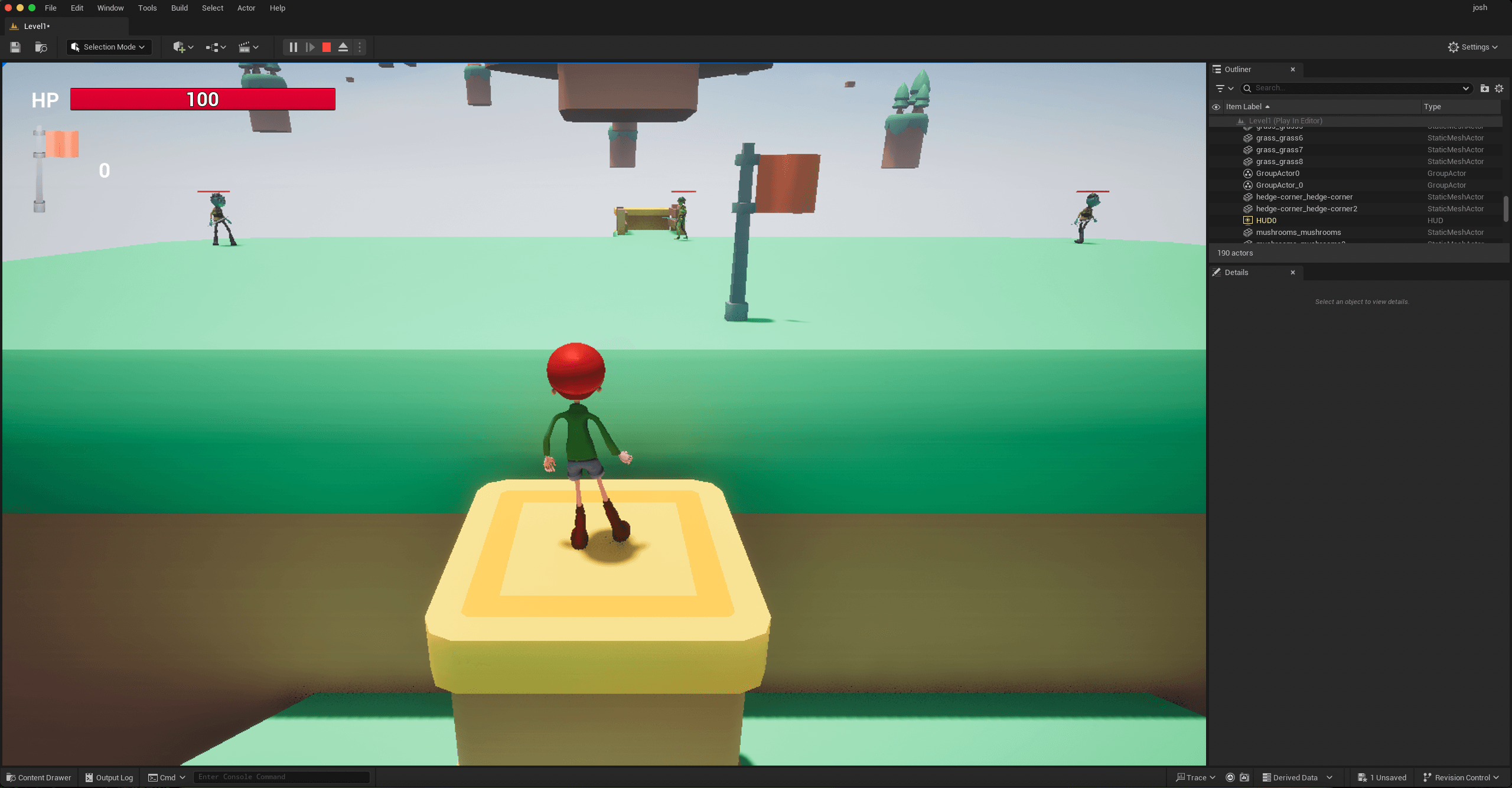This screenshot has height=788, width=1512.
Task: Open the Content Browser
Action: [41, 47]
